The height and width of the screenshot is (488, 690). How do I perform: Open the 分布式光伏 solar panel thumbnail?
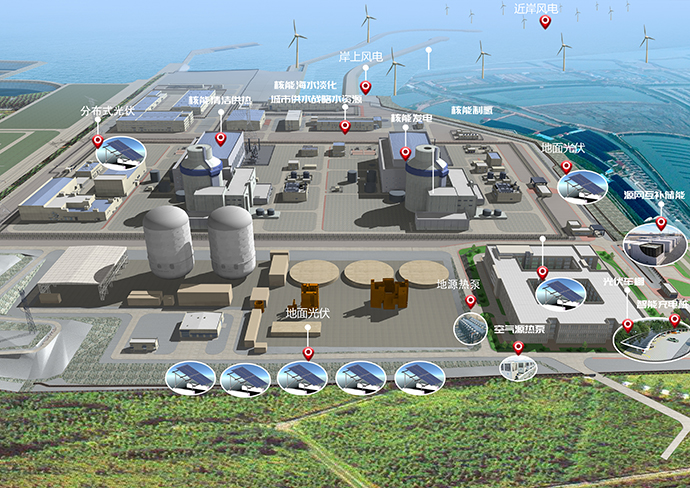[x=123, y=152]
